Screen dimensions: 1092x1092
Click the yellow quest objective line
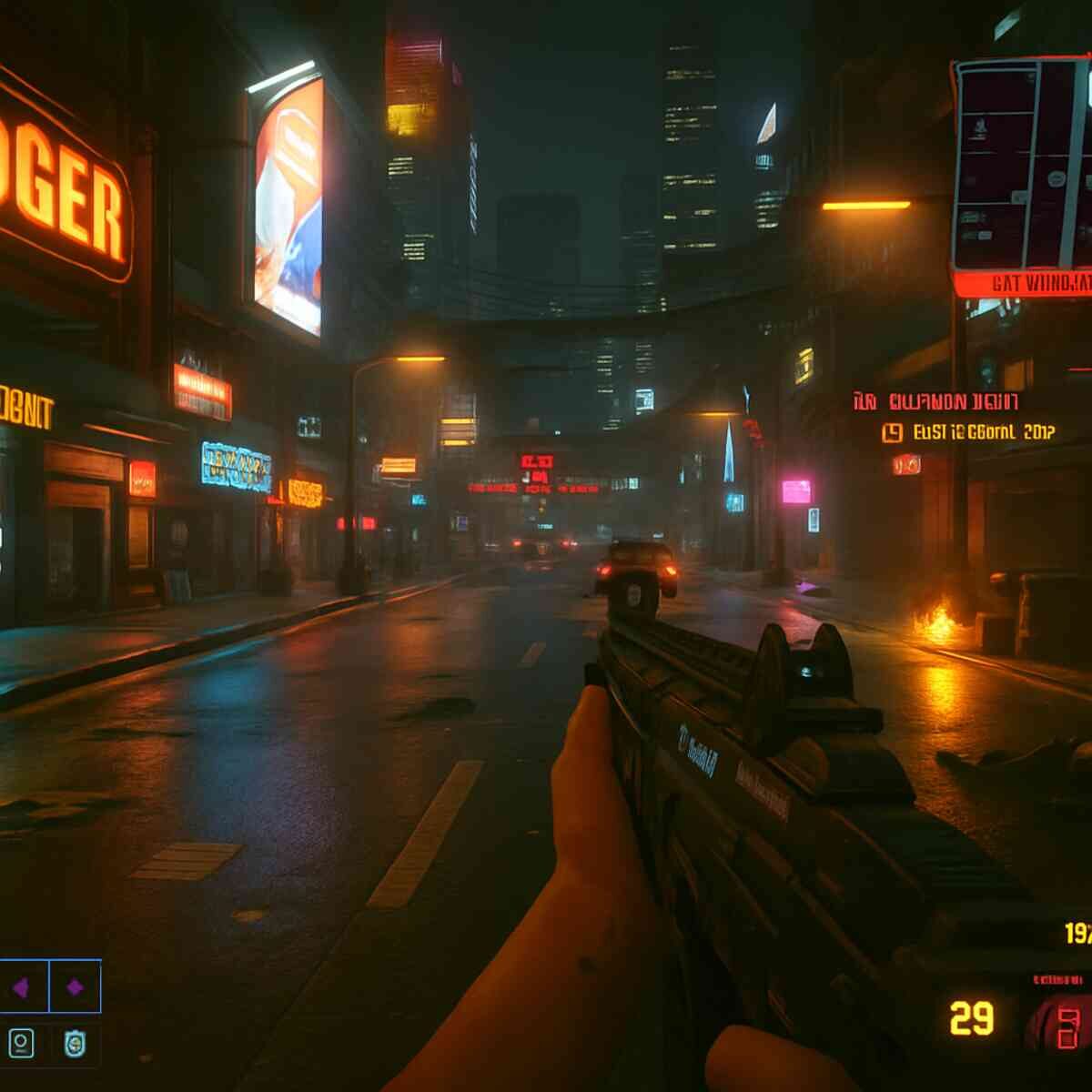(968, 432)
